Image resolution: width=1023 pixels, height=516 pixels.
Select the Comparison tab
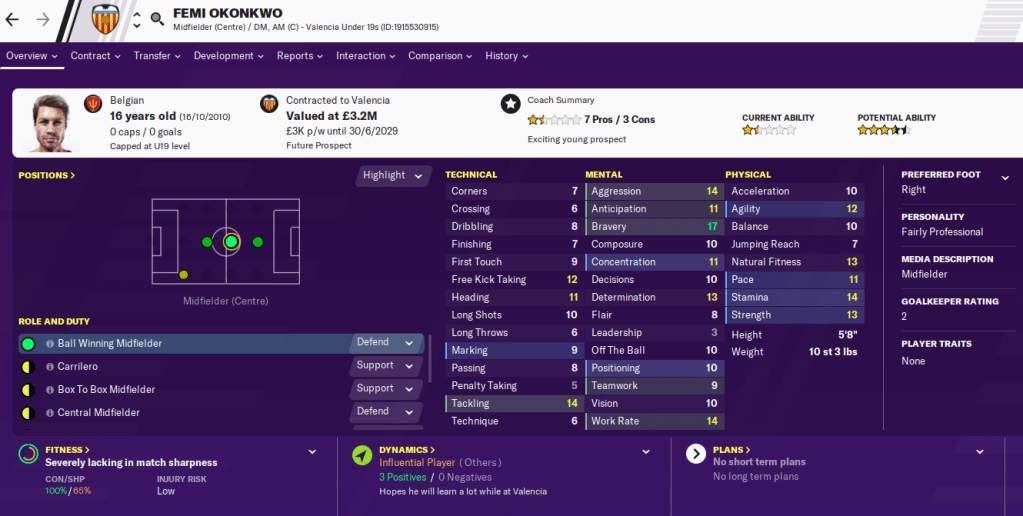(440, 56)
